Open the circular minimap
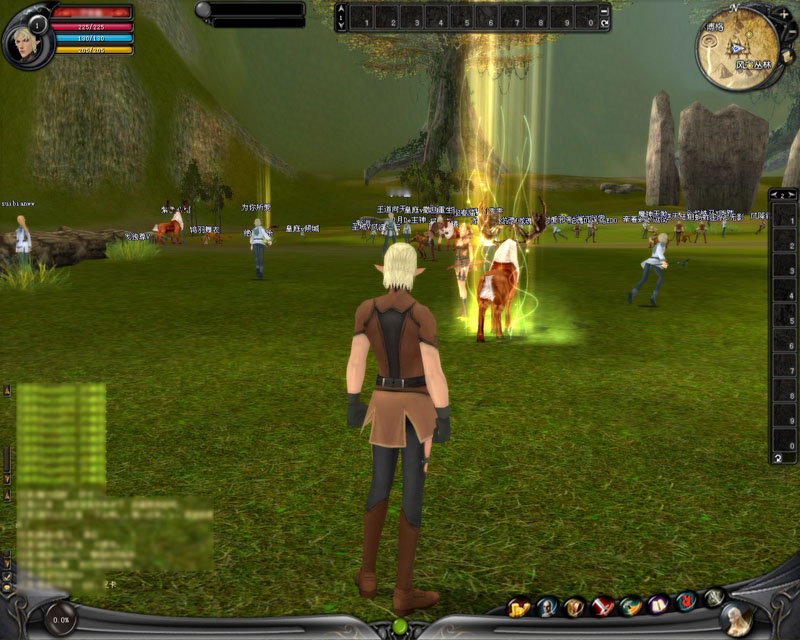This screenshot has width=800, height=640. point(737,50)
